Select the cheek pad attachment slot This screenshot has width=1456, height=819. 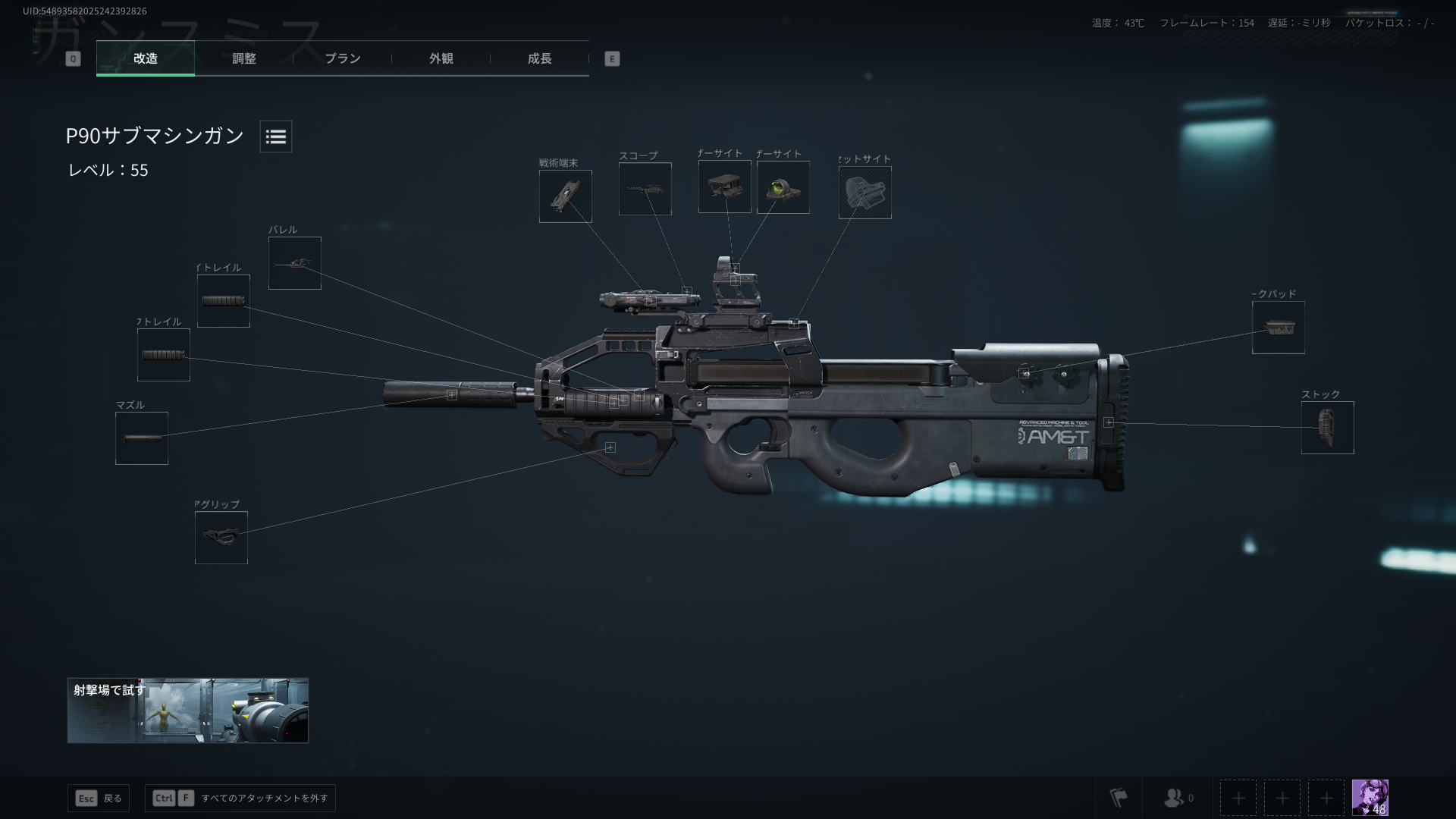1279,327
